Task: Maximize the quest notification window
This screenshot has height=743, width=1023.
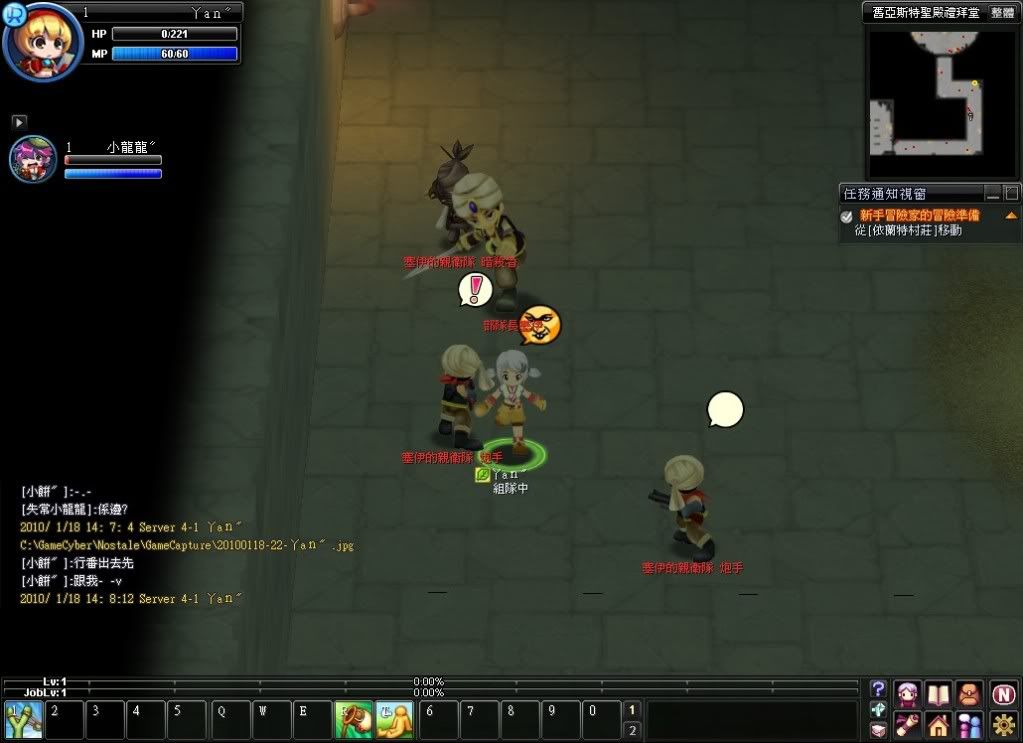Action: pyautogui.click(x=1011, y=193)
